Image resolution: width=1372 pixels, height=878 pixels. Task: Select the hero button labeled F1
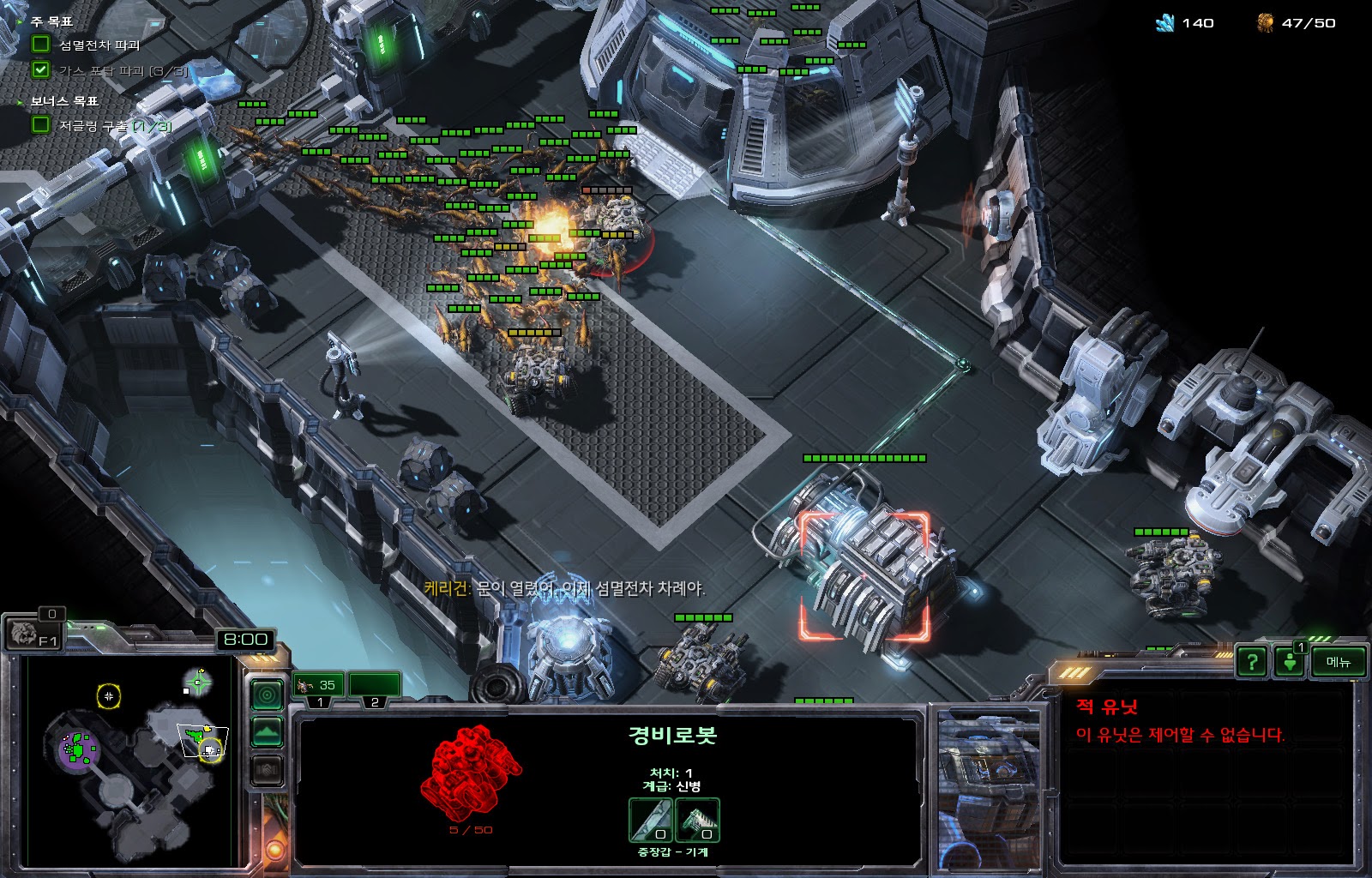tap(34, 634)
